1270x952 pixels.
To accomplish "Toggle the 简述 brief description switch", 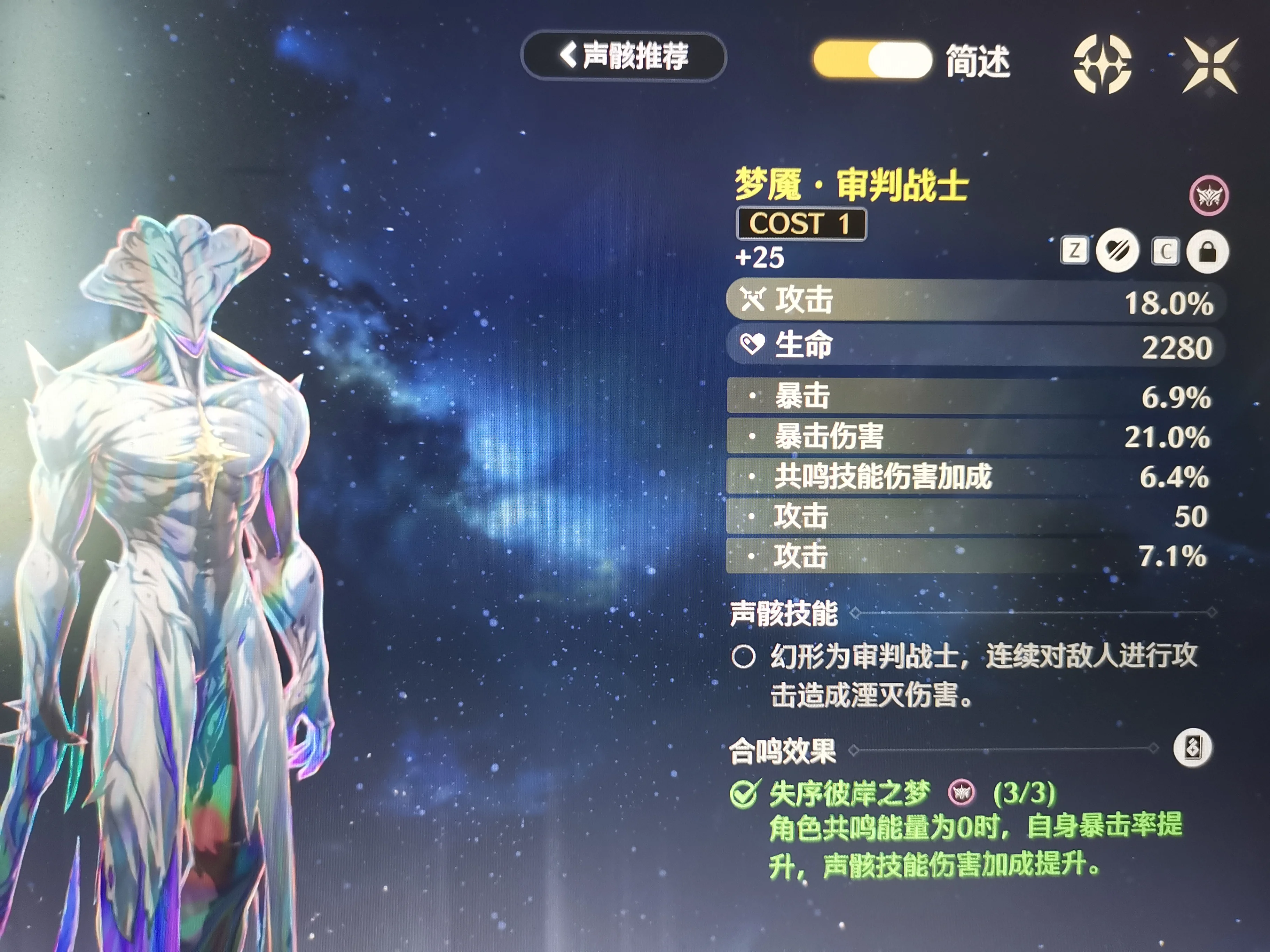I will pos(872,60).
